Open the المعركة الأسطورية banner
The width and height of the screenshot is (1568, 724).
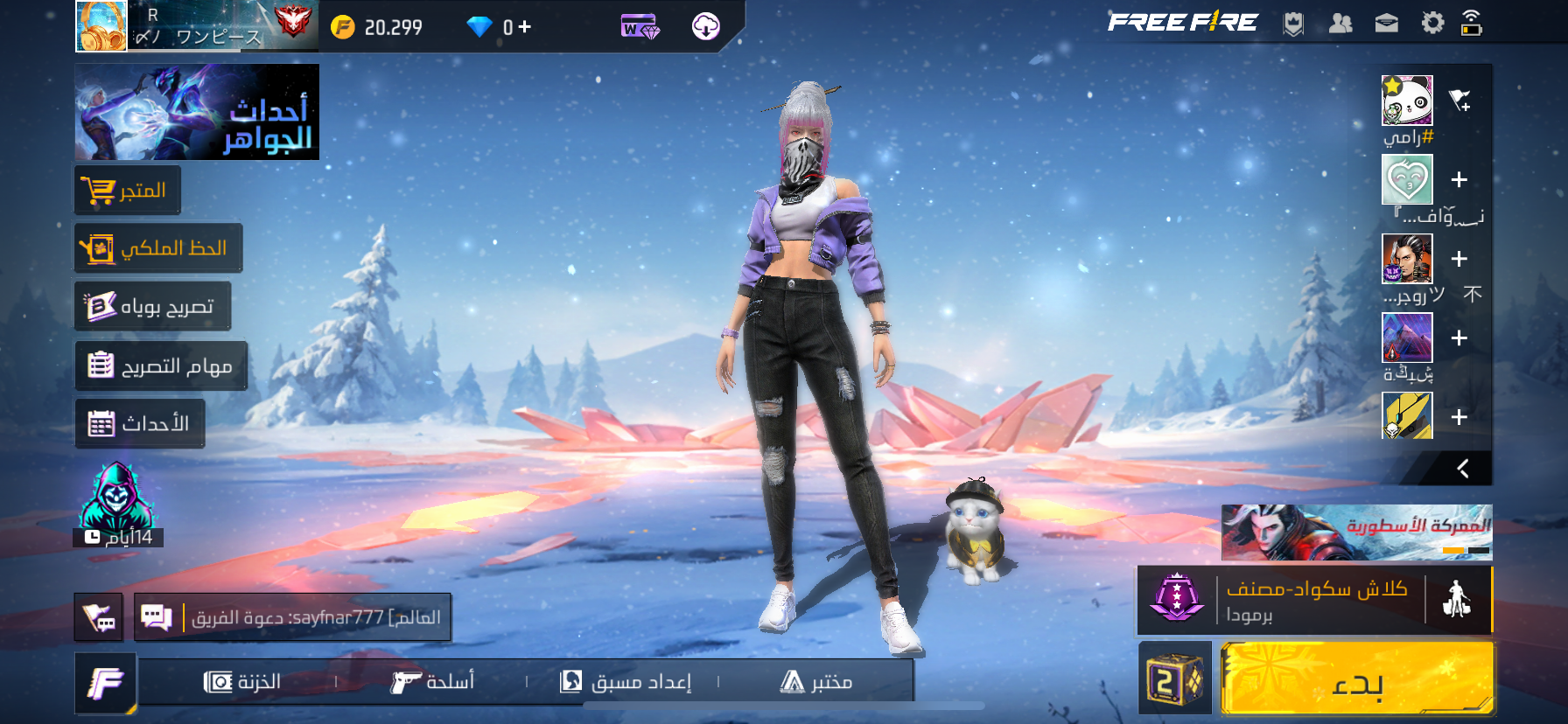point(1356,533)
